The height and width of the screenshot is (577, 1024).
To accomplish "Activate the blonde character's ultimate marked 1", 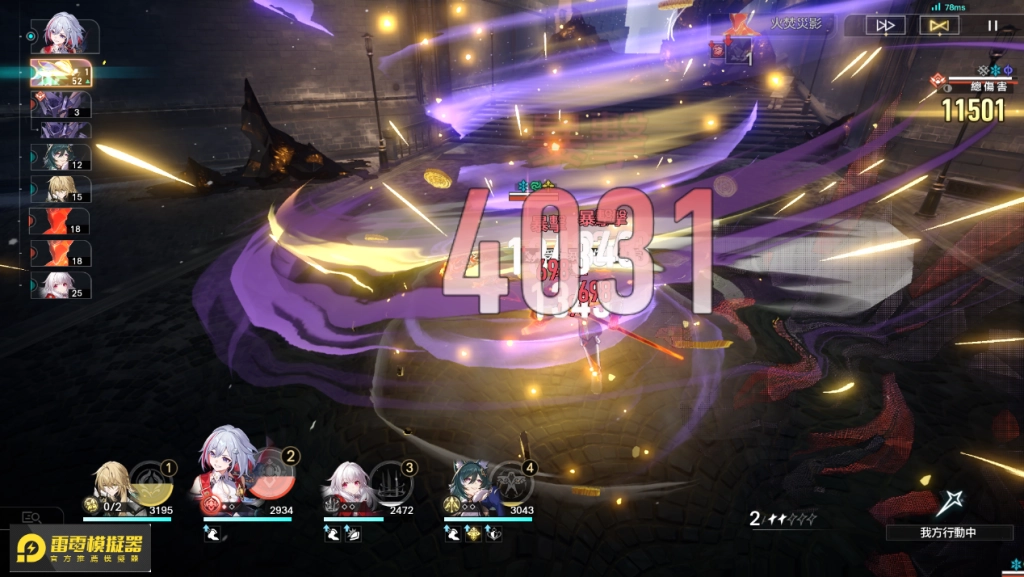I will click(x=152, y=481).
